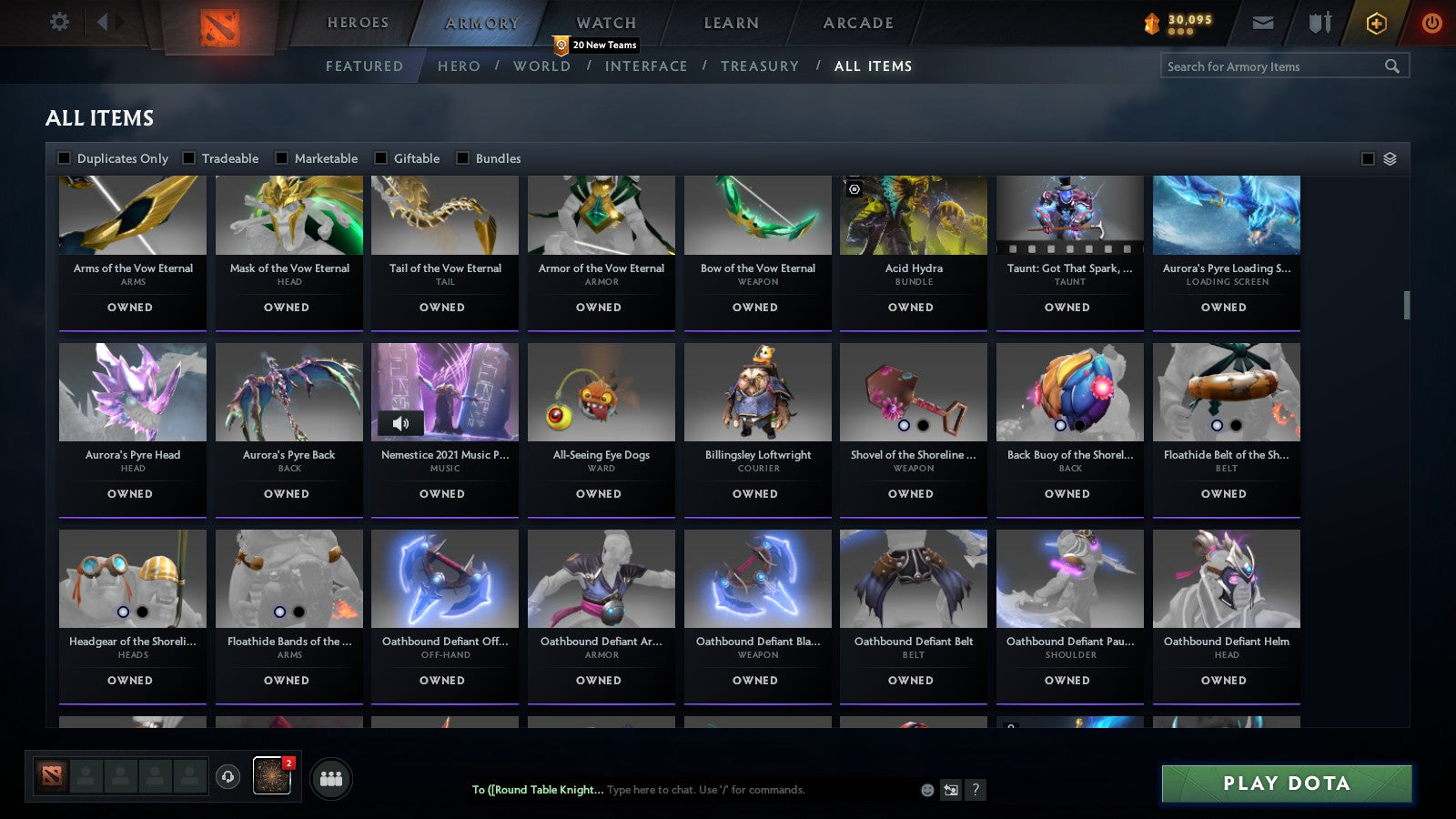
Task: Enable the Duplicates Only filter
Action: click(x=65, y=157)
